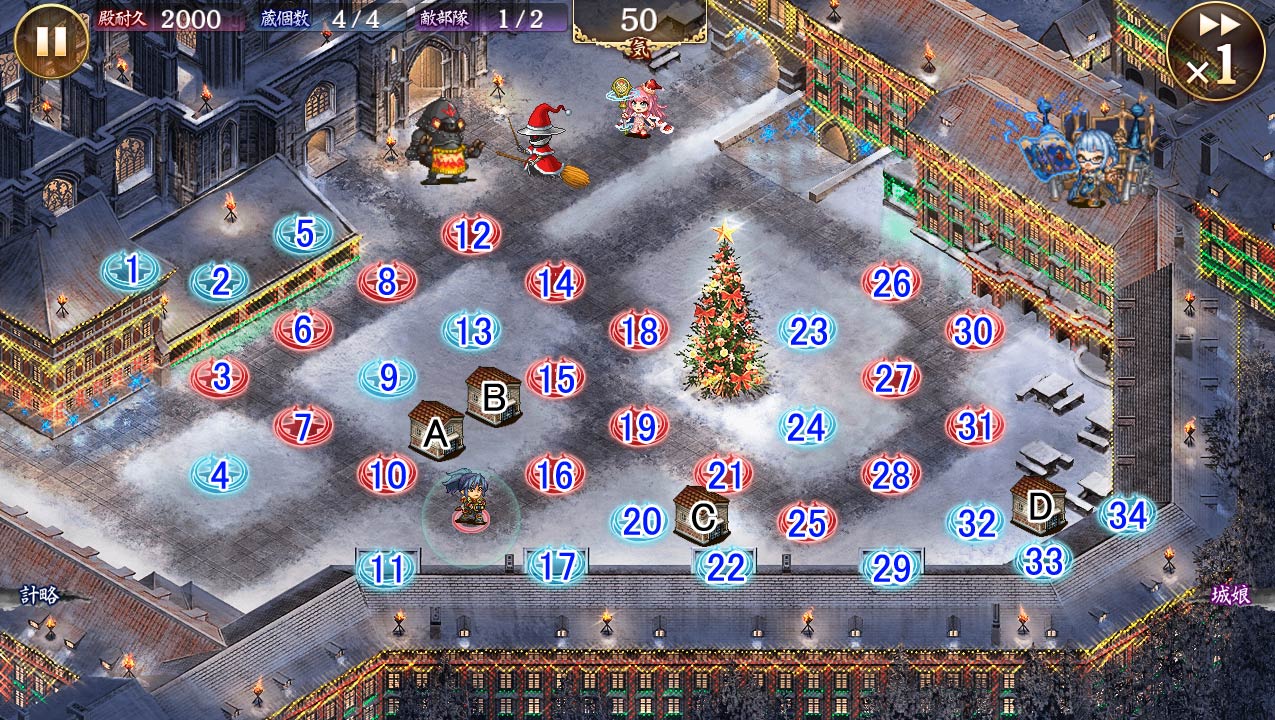
Task: Choose the storehouse marked D
Action: tap(1038, 505)
